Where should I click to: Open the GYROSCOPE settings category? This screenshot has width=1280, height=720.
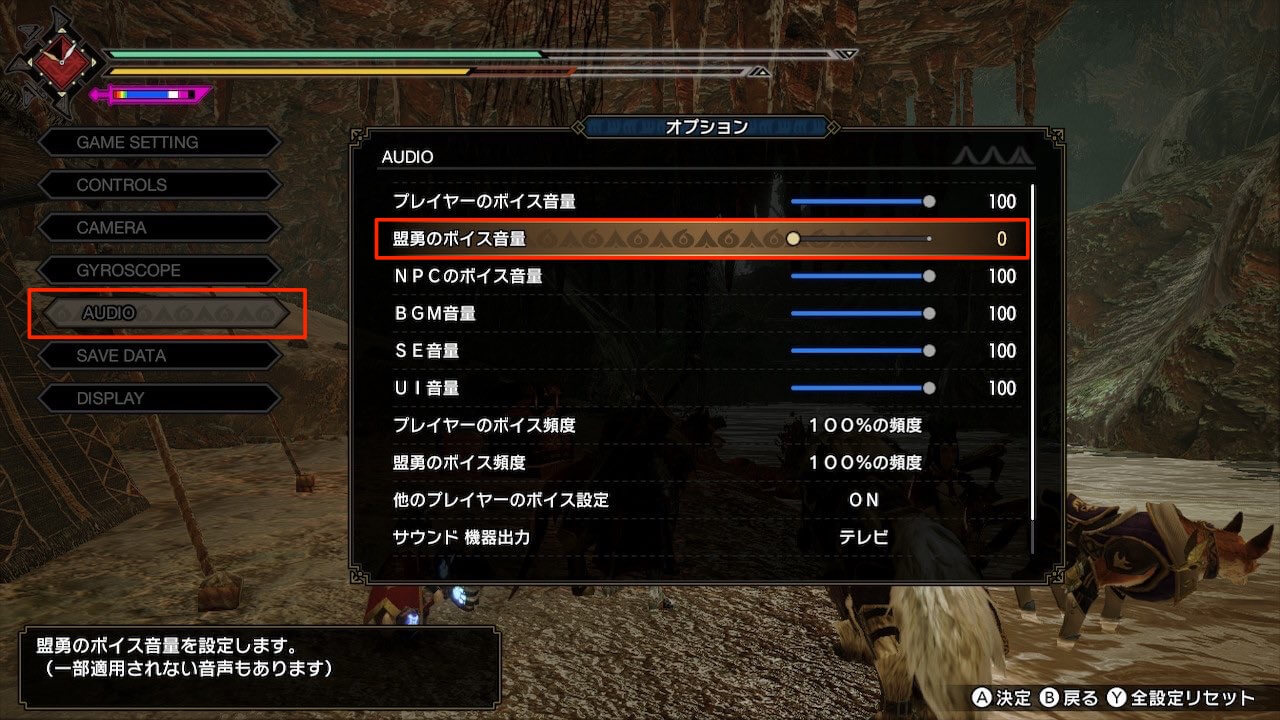click(x=158, y=270)
